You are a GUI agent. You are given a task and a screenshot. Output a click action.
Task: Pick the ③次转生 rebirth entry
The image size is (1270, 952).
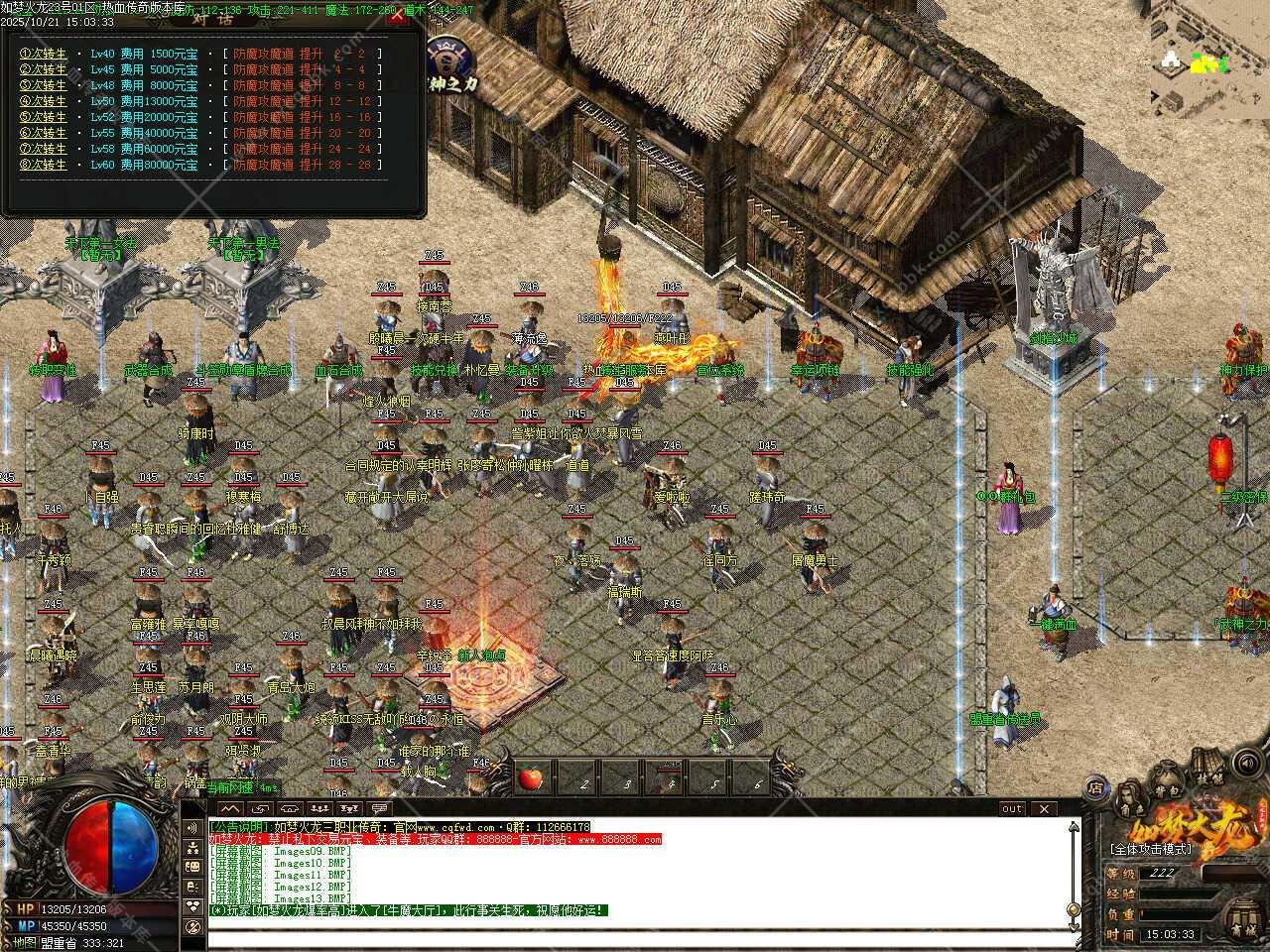click(44, 85)
